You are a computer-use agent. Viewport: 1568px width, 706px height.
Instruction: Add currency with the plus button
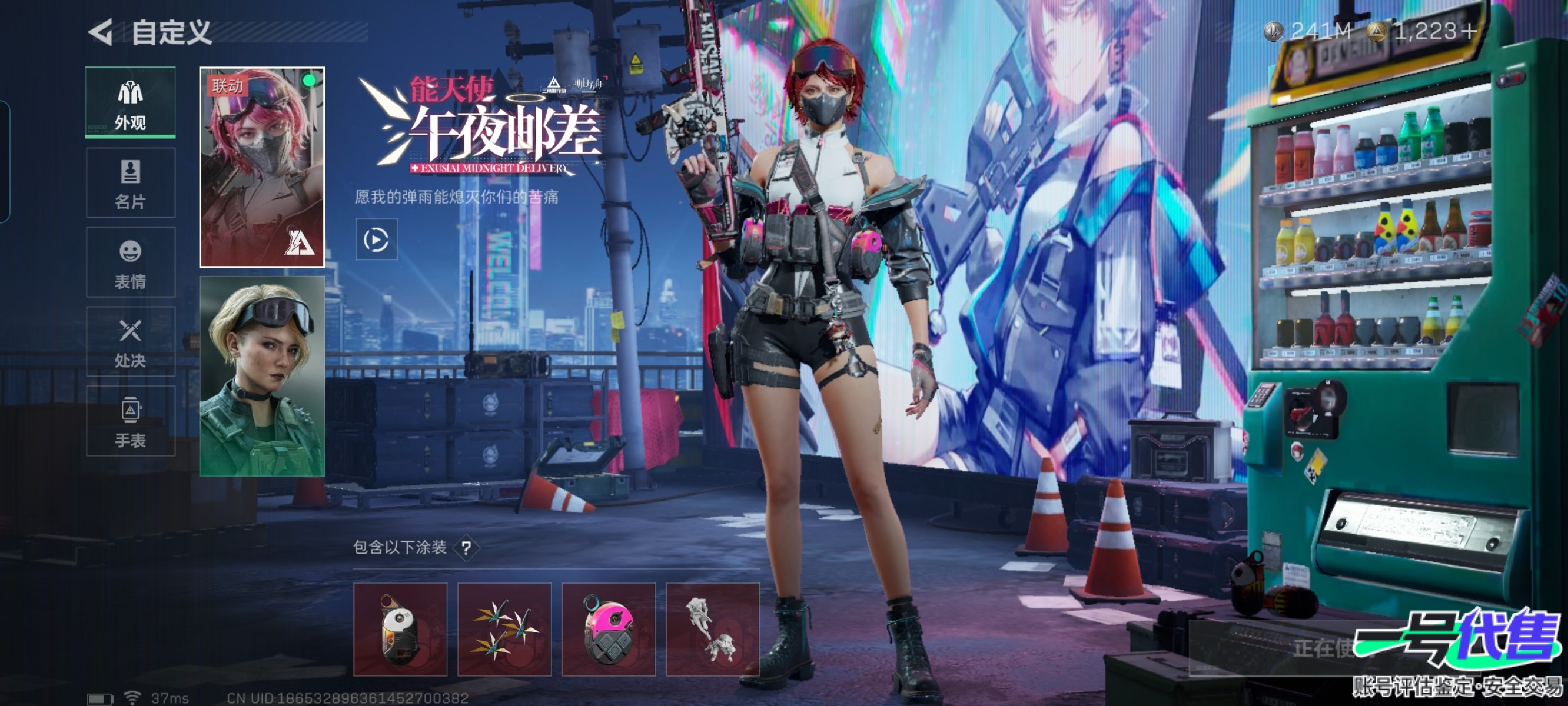[1469, 31]
